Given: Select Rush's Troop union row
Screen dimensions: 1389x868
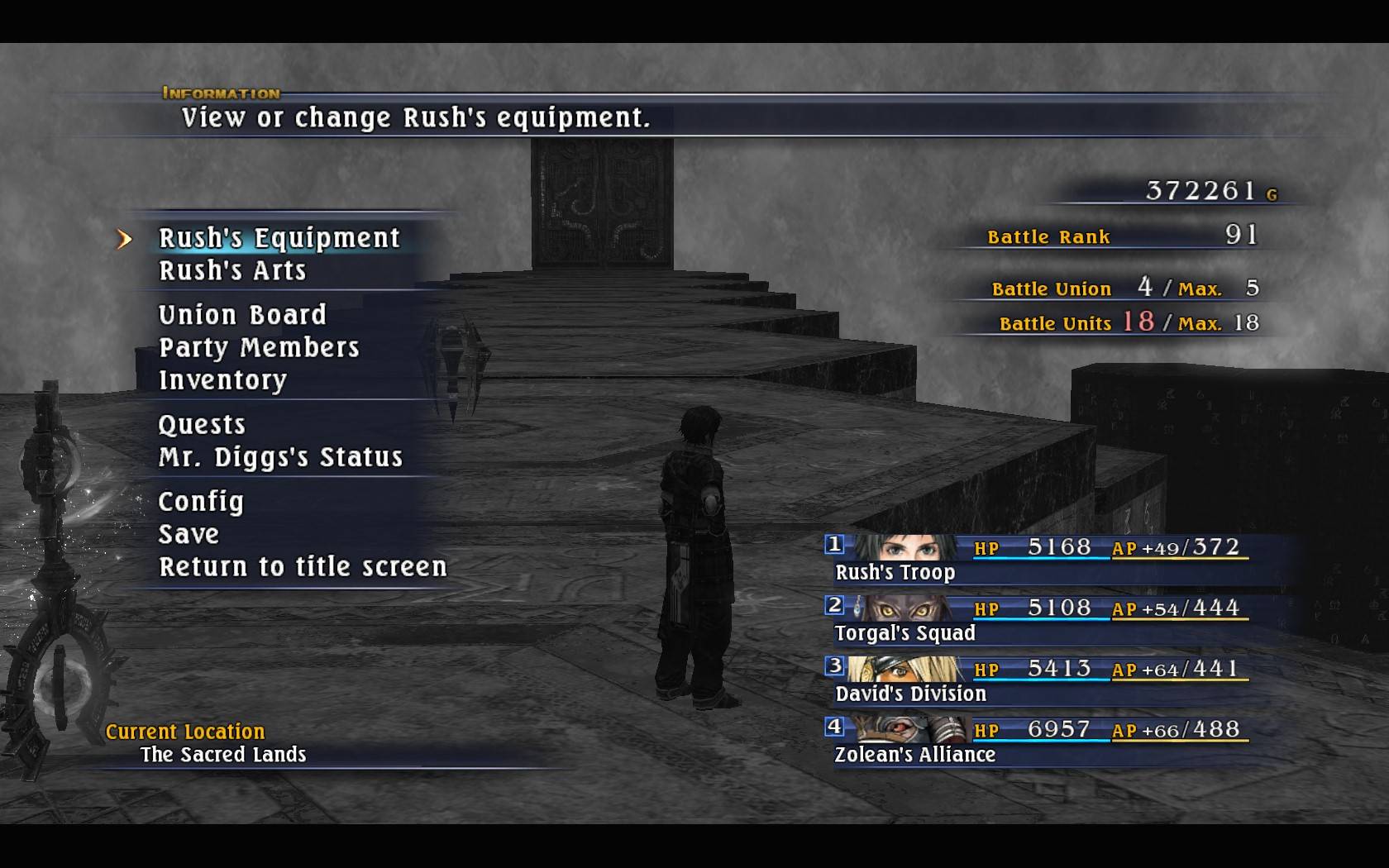Looking at the screenshot, I should tap(1037, 560).
